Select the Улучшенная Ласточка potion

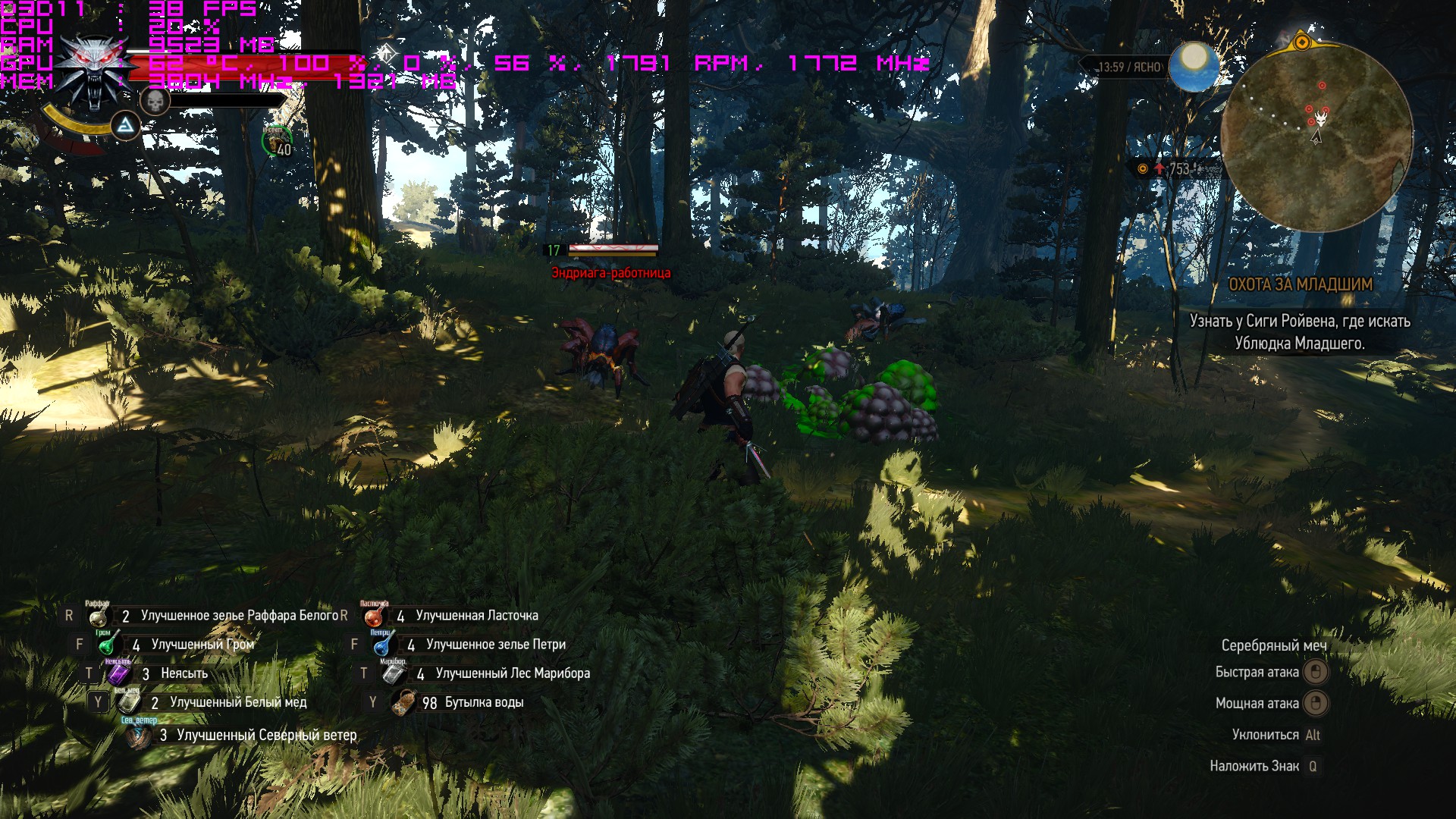tap(373, 617)
